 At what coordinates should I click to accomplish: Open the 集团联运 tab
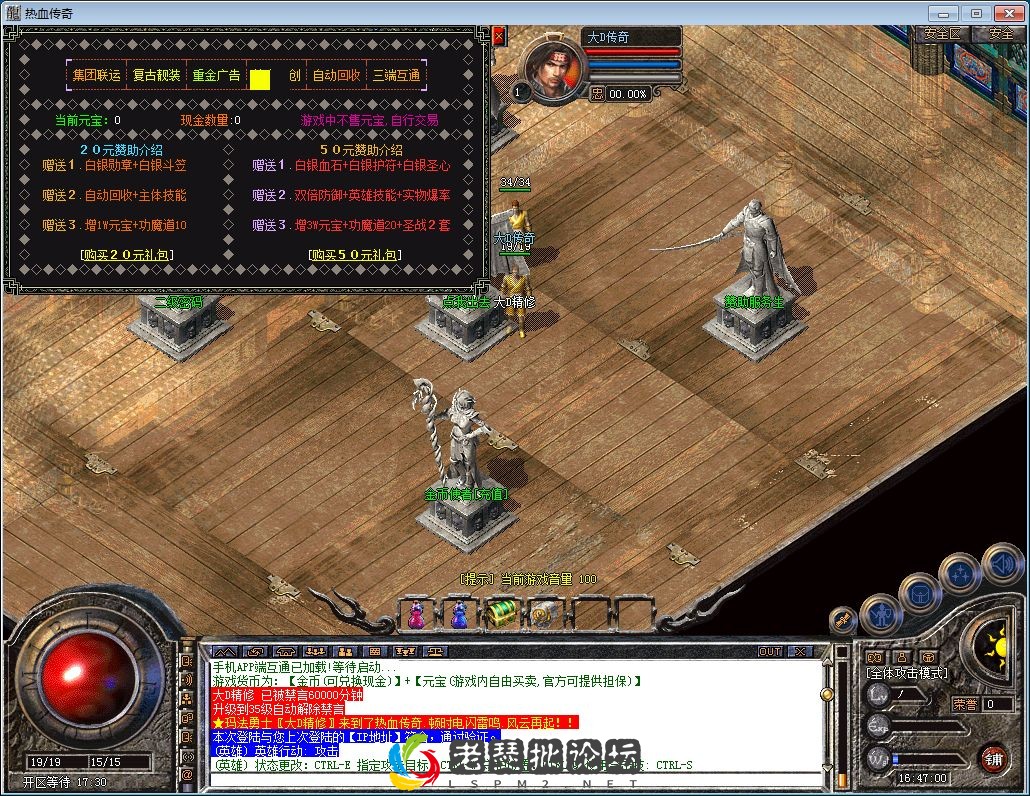pos(97,75)
